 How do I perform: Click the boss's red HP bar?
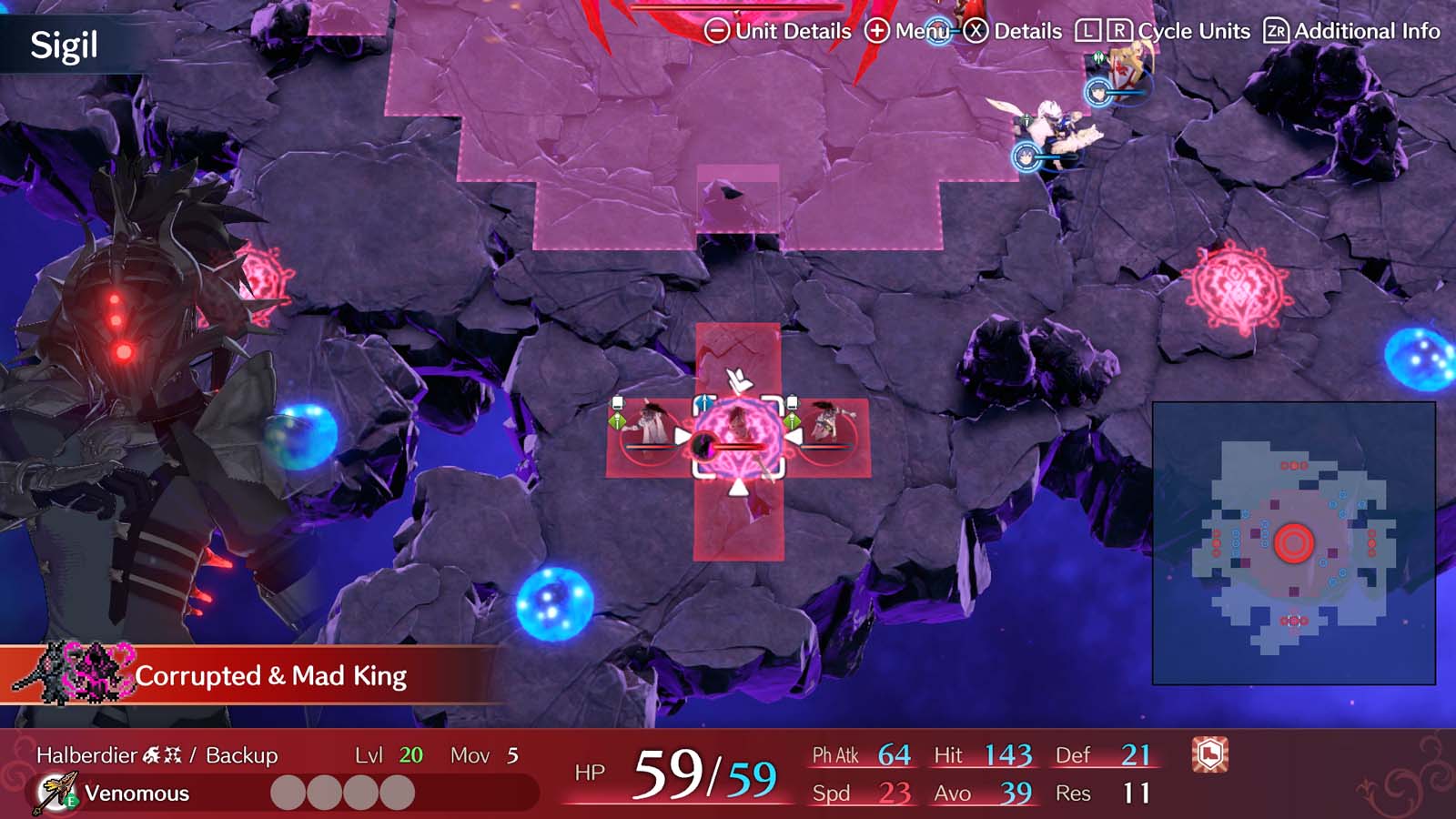(742, 446)
